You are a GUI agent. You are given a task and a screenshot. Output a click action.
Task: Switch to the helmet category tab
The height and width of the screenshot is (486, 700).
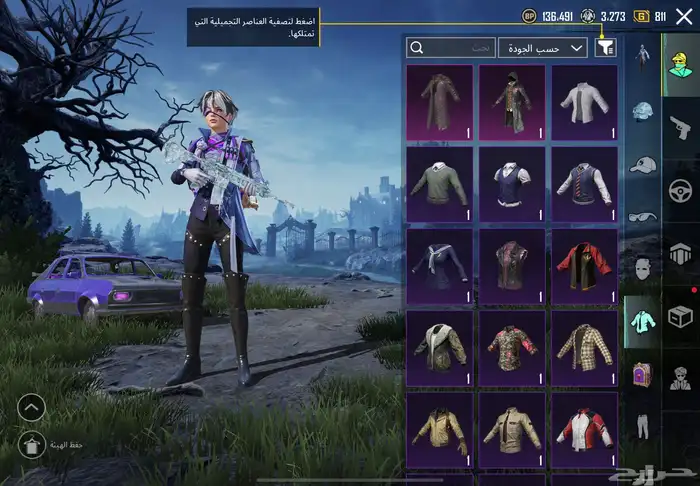[x=643, y=112]
